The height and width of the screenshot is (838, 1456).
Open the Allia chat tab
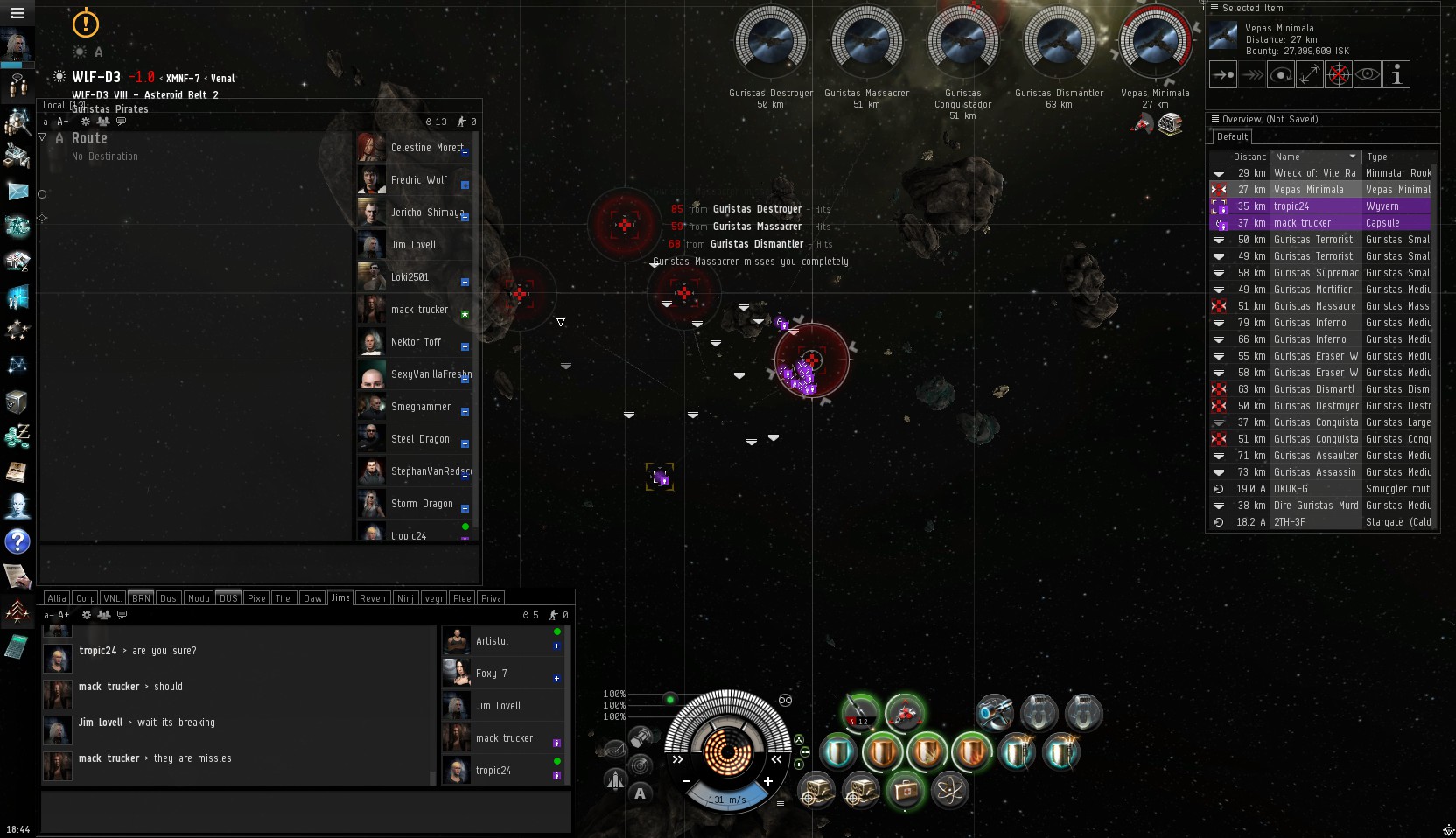(57, 598)
